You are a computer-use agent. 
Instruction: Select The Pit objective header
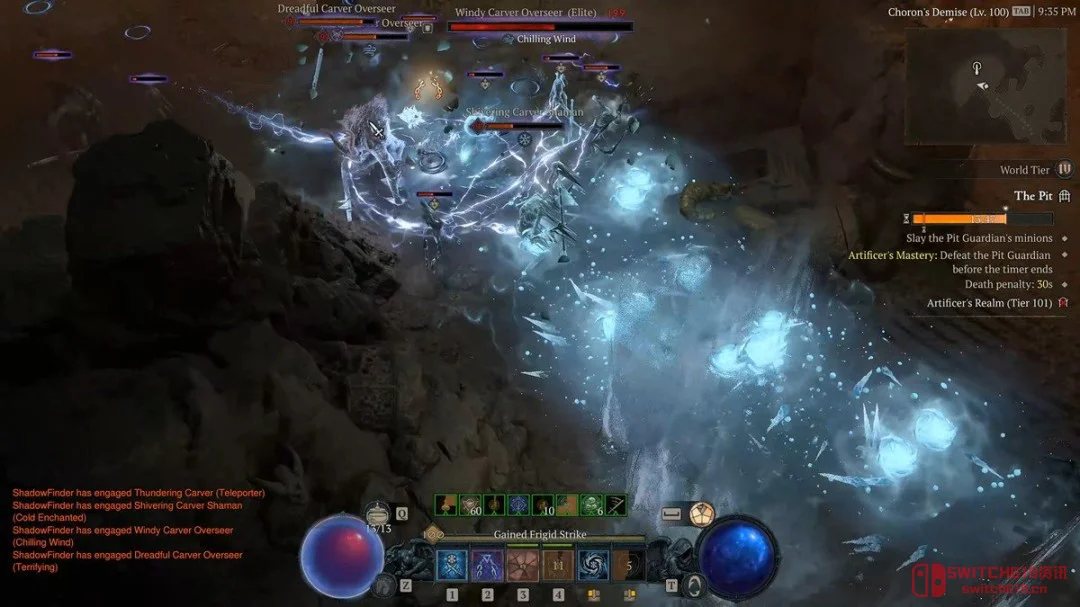[x=1033, y=196]
